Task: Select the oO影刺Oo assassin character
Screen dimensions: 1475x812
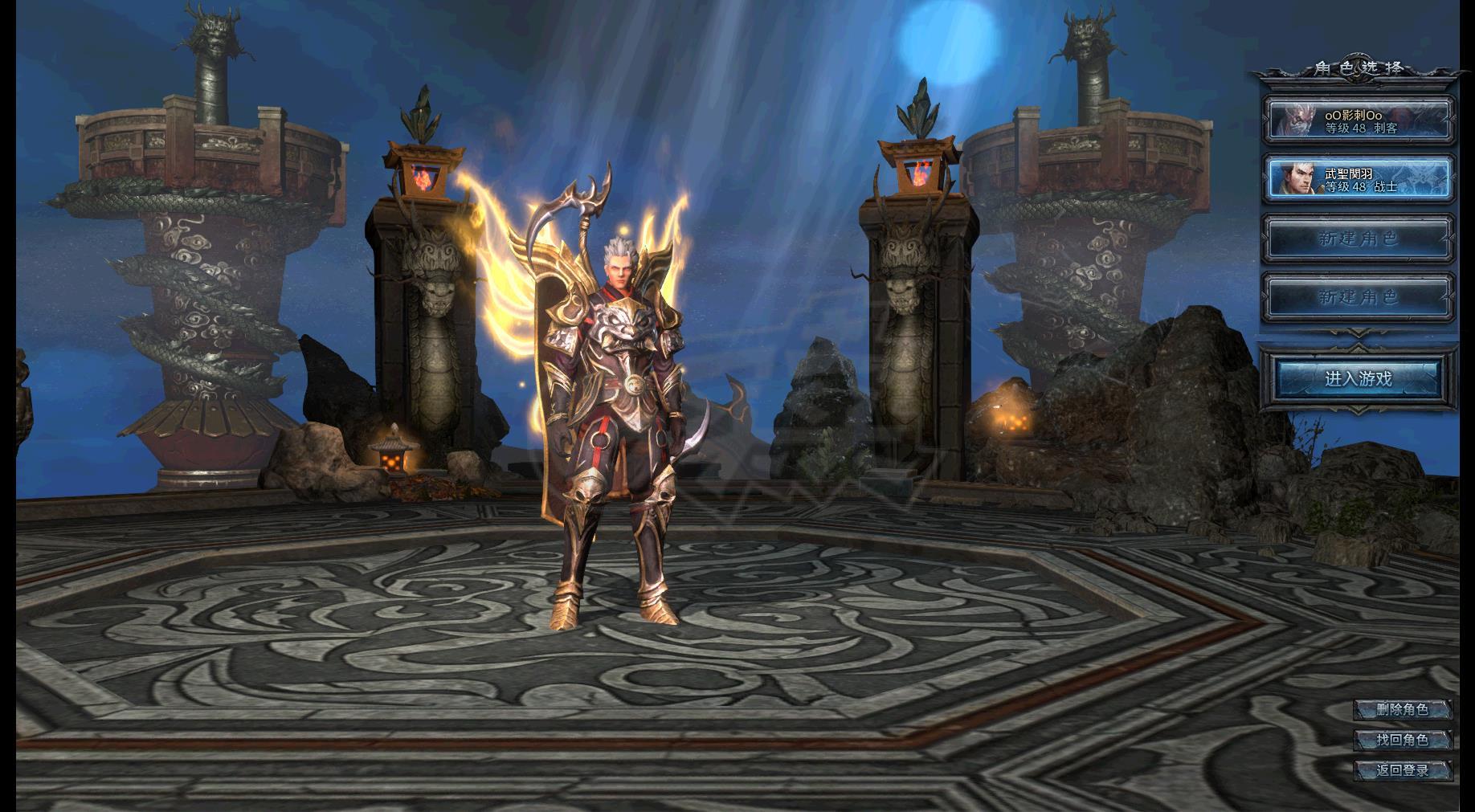Action: [1359, 120]
